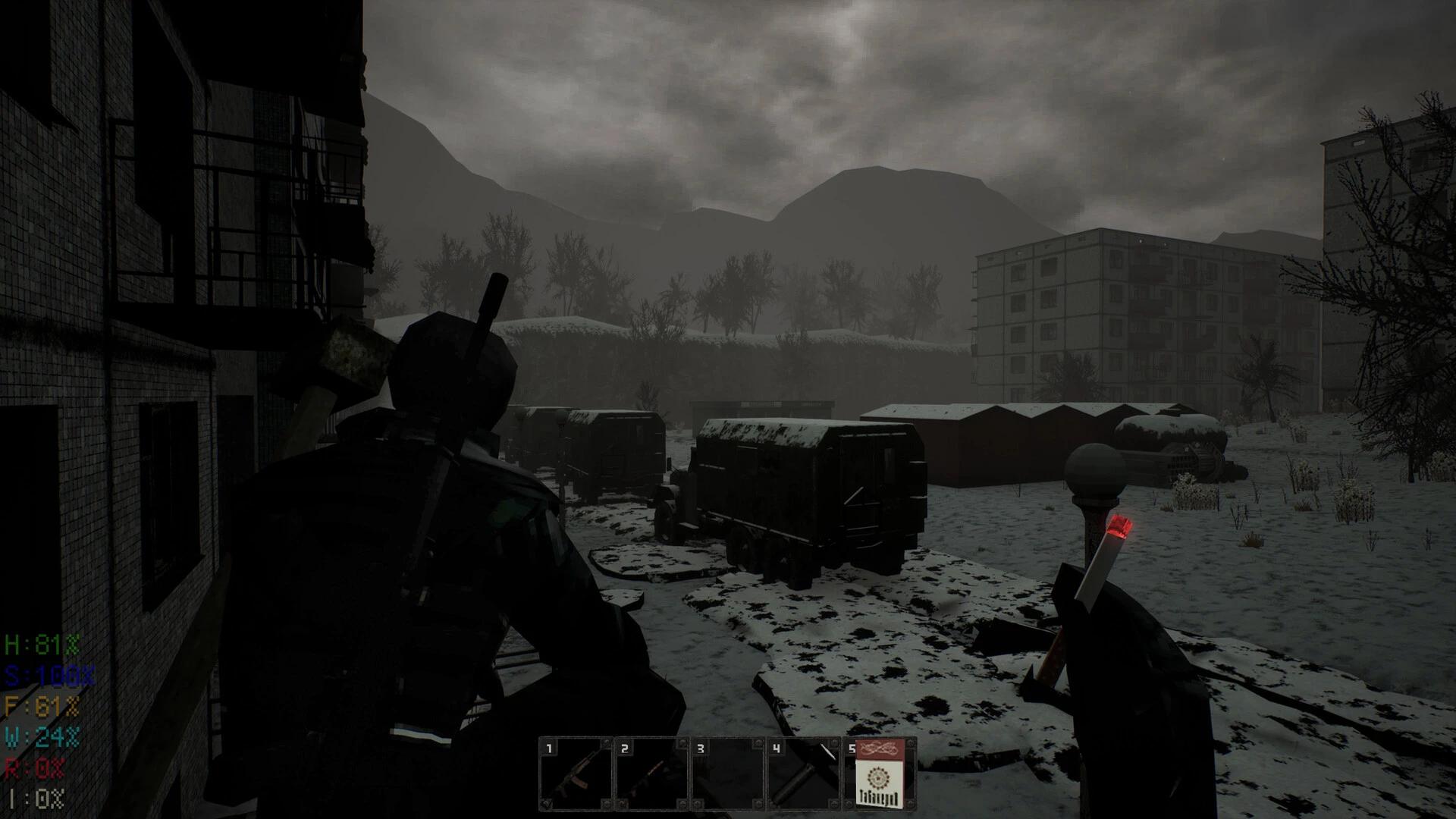Click the number label on slot 2
This screenshot has height=819, width=1456.
(x=623, y=749)
